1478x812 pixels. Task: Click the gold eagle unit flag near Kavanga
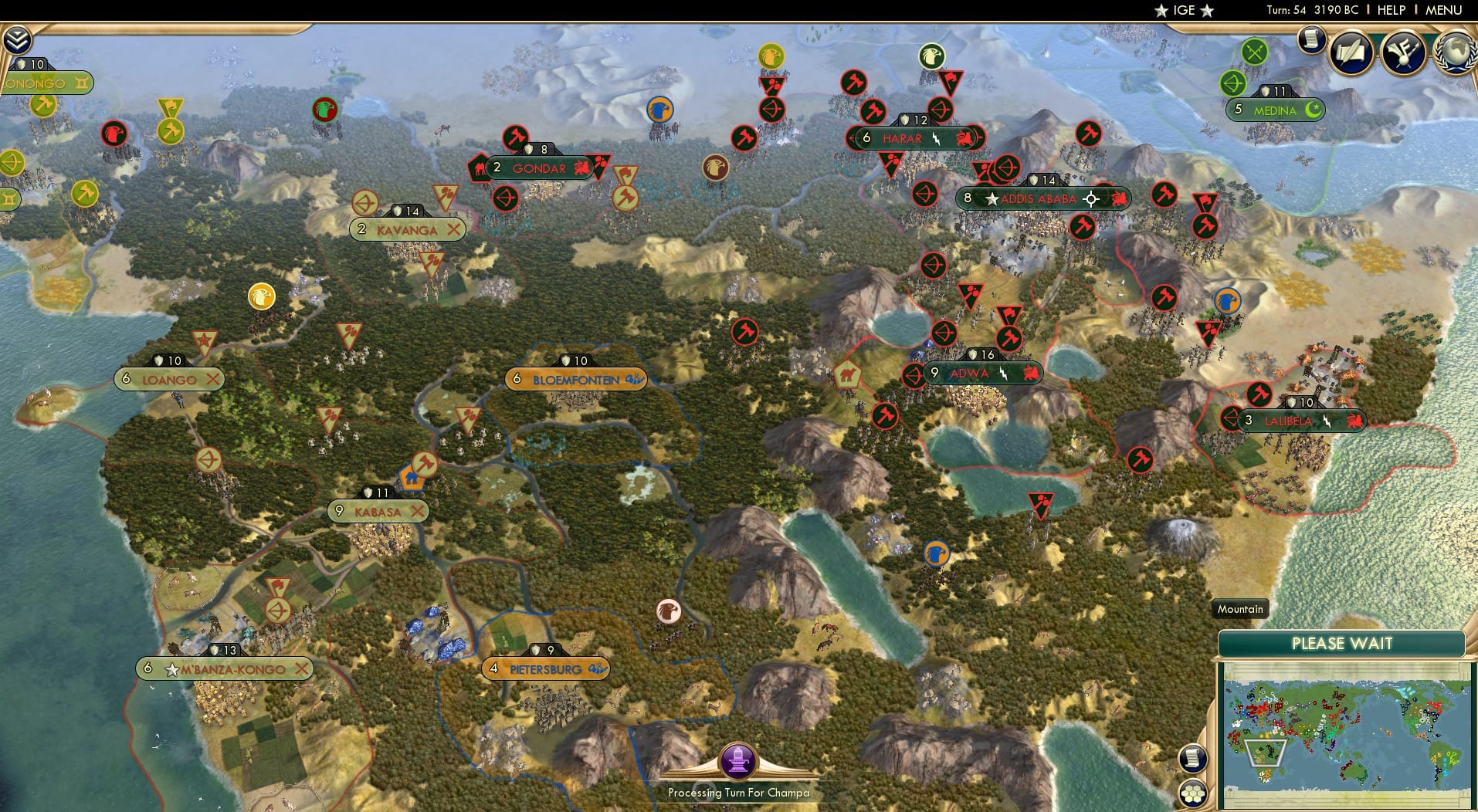[x=260, y=296]
